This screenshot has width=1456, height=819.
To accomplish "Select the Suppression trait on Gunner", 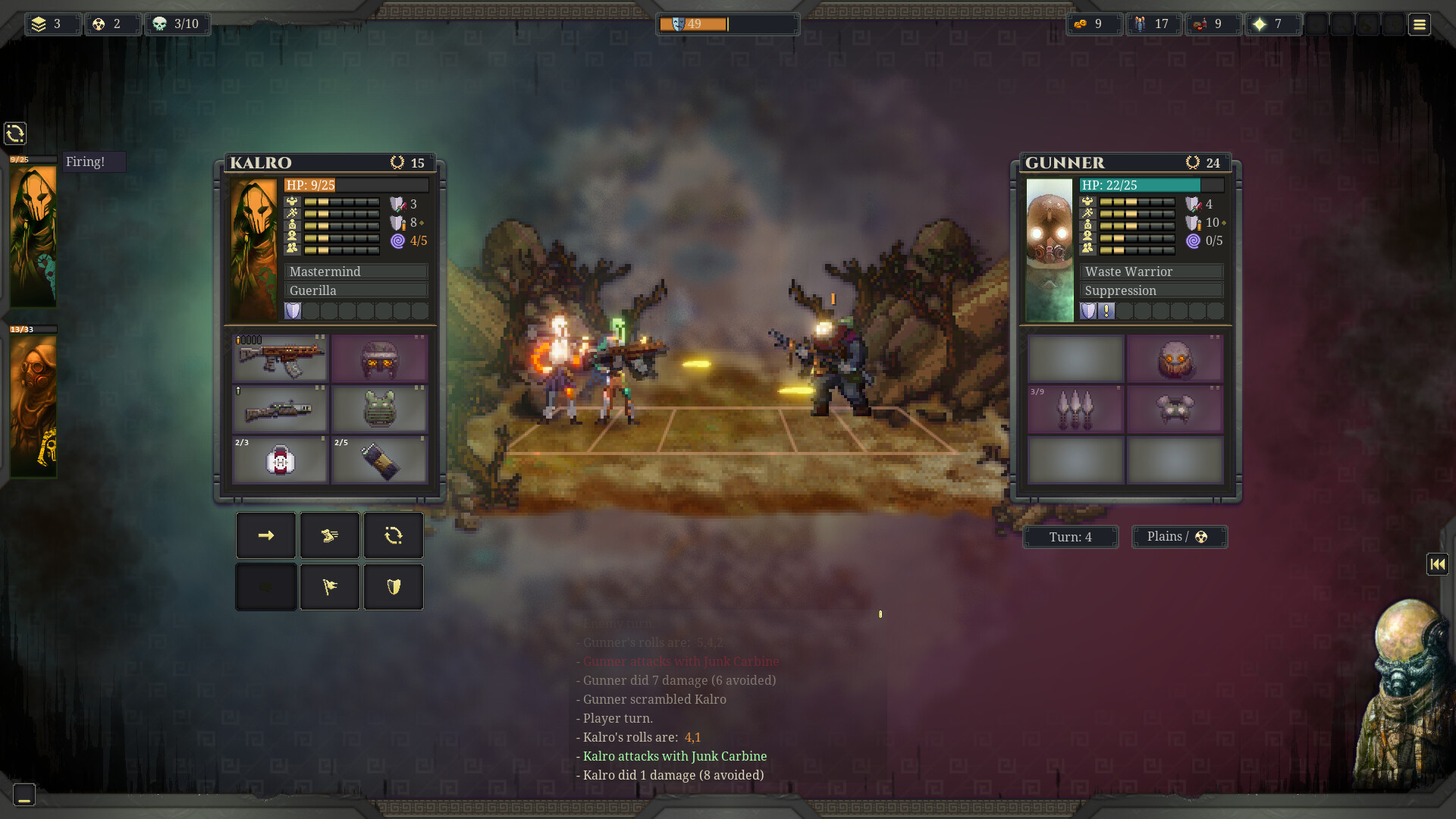I will tap(1152, 290).
